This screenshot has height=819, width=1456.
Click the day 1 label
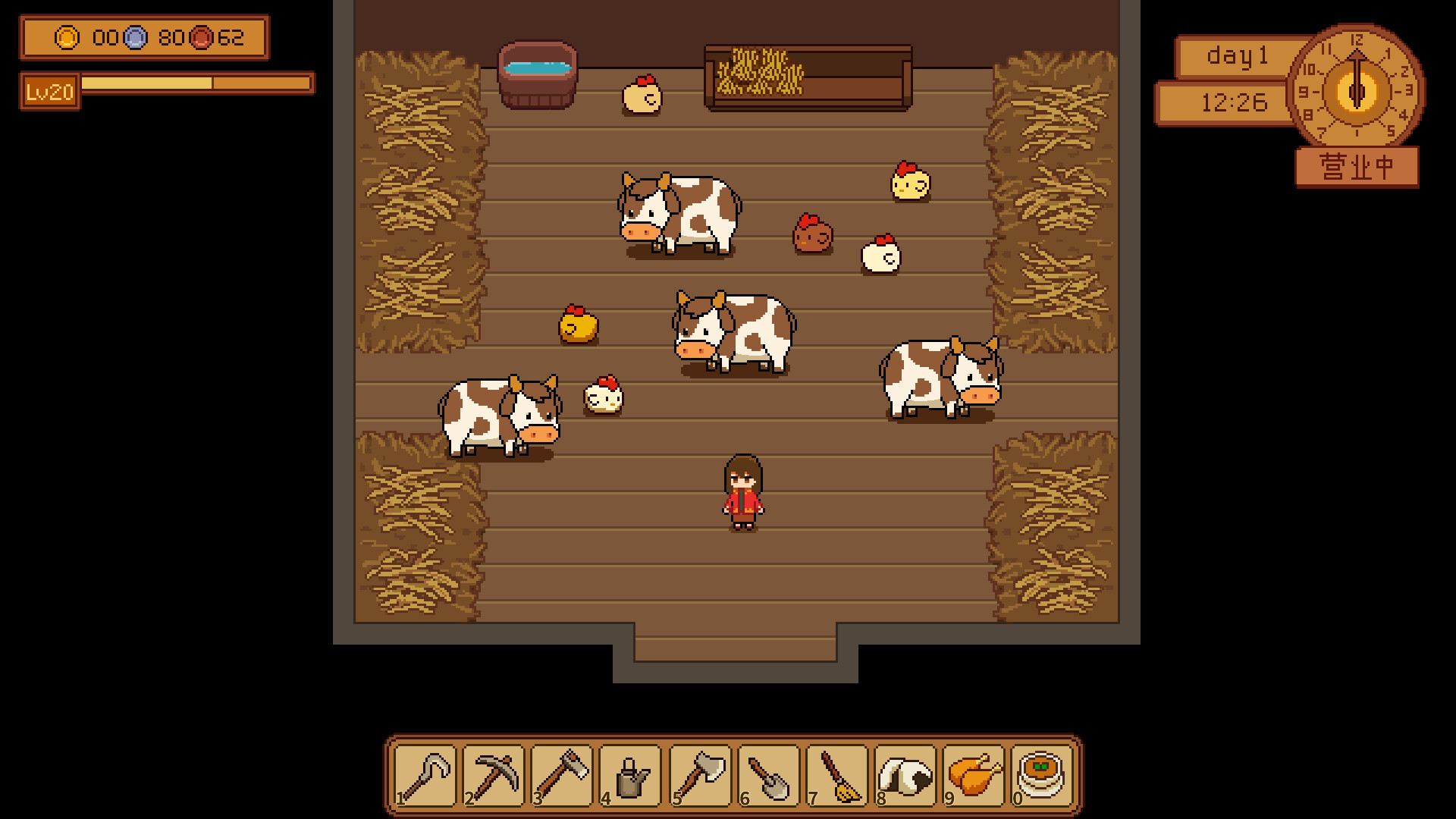pos(1232,57)
